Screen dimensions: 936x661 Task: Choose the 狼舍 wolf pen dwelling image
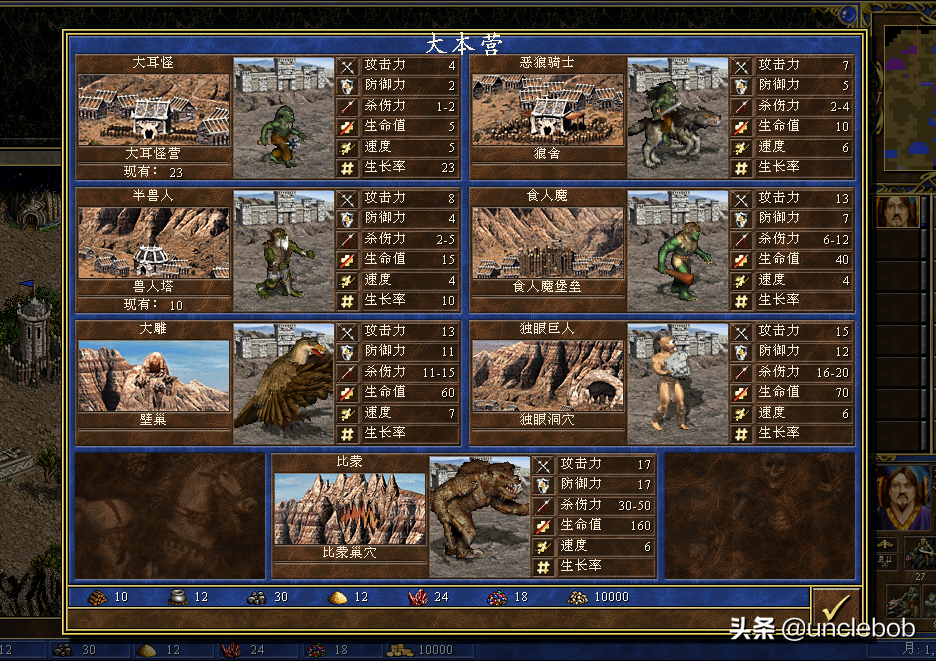(547, 109)
